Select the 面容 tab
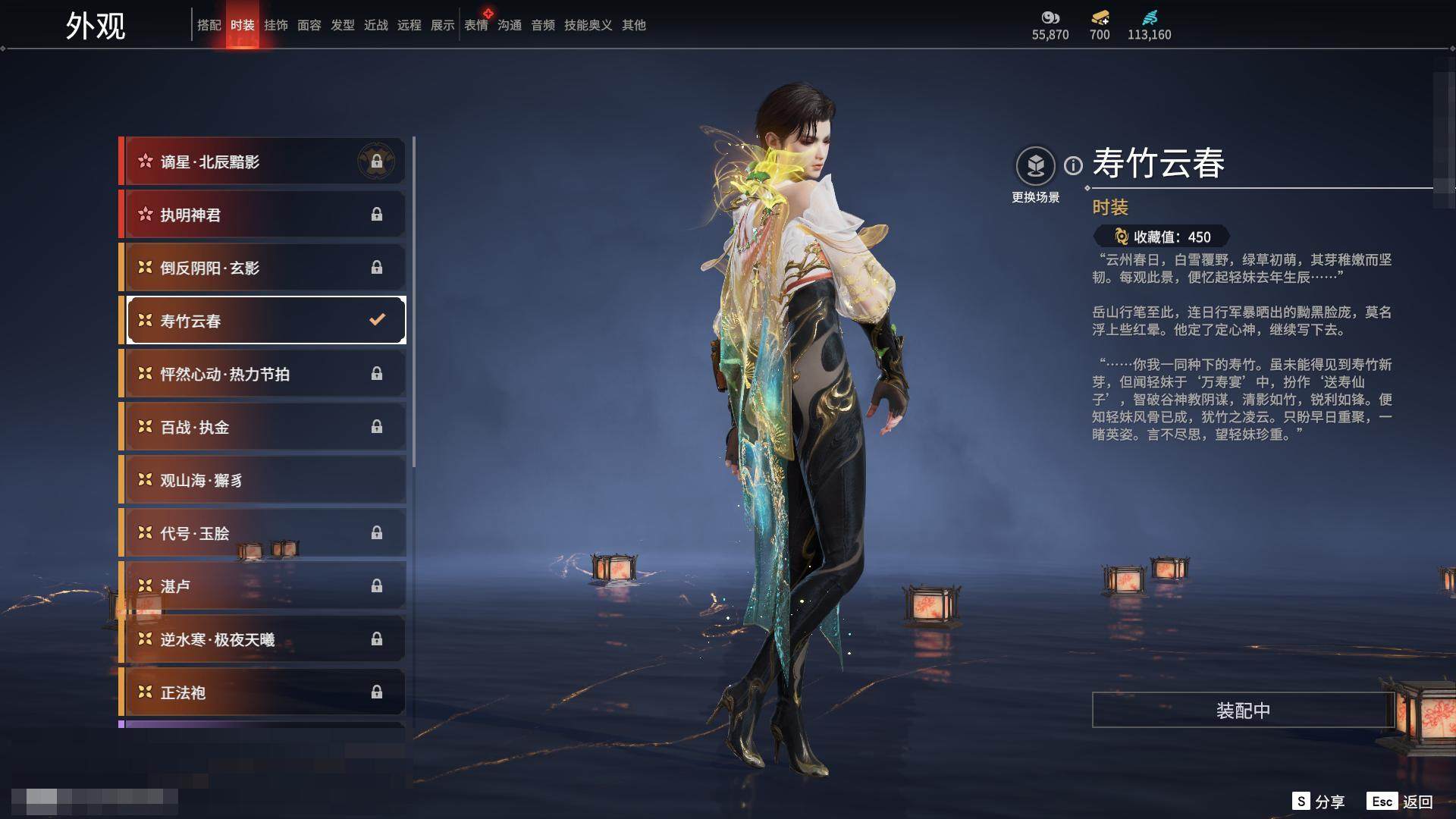The image size is (1456, 819). coord(309,25)
